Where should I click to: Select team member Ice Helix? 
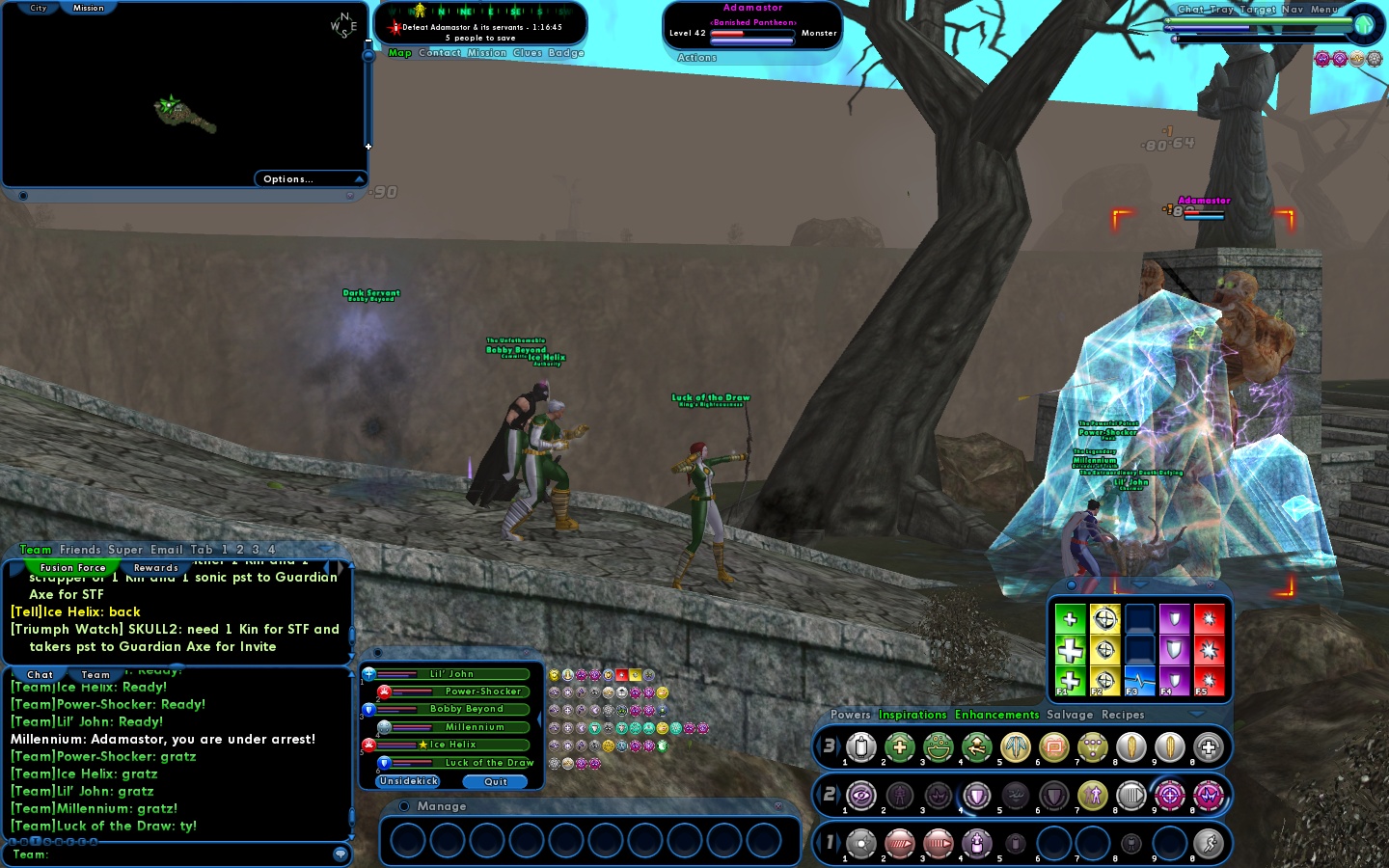click(x=452, y=745)
